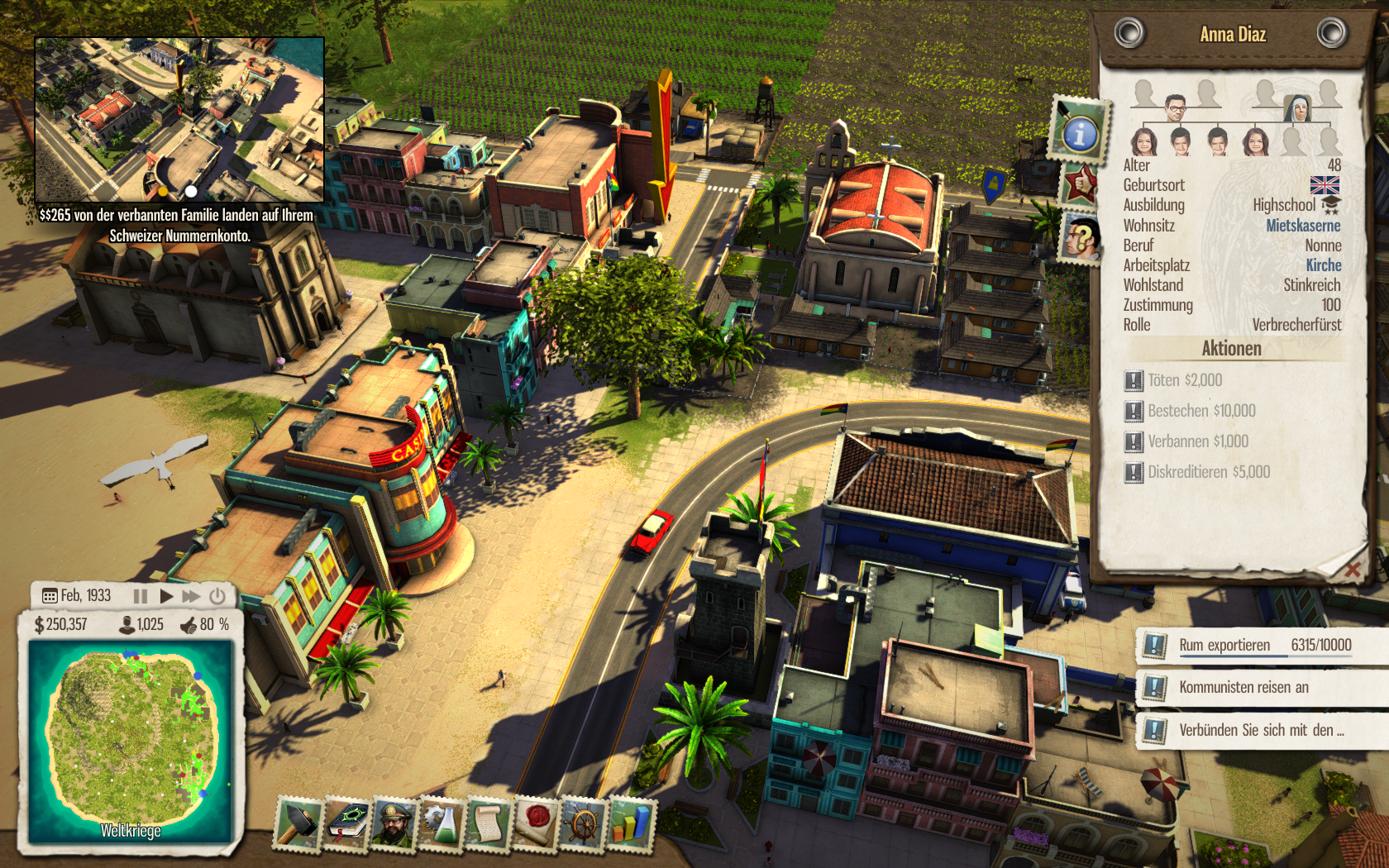Switch to the thumbs-up red star tab

point(1079,184)
